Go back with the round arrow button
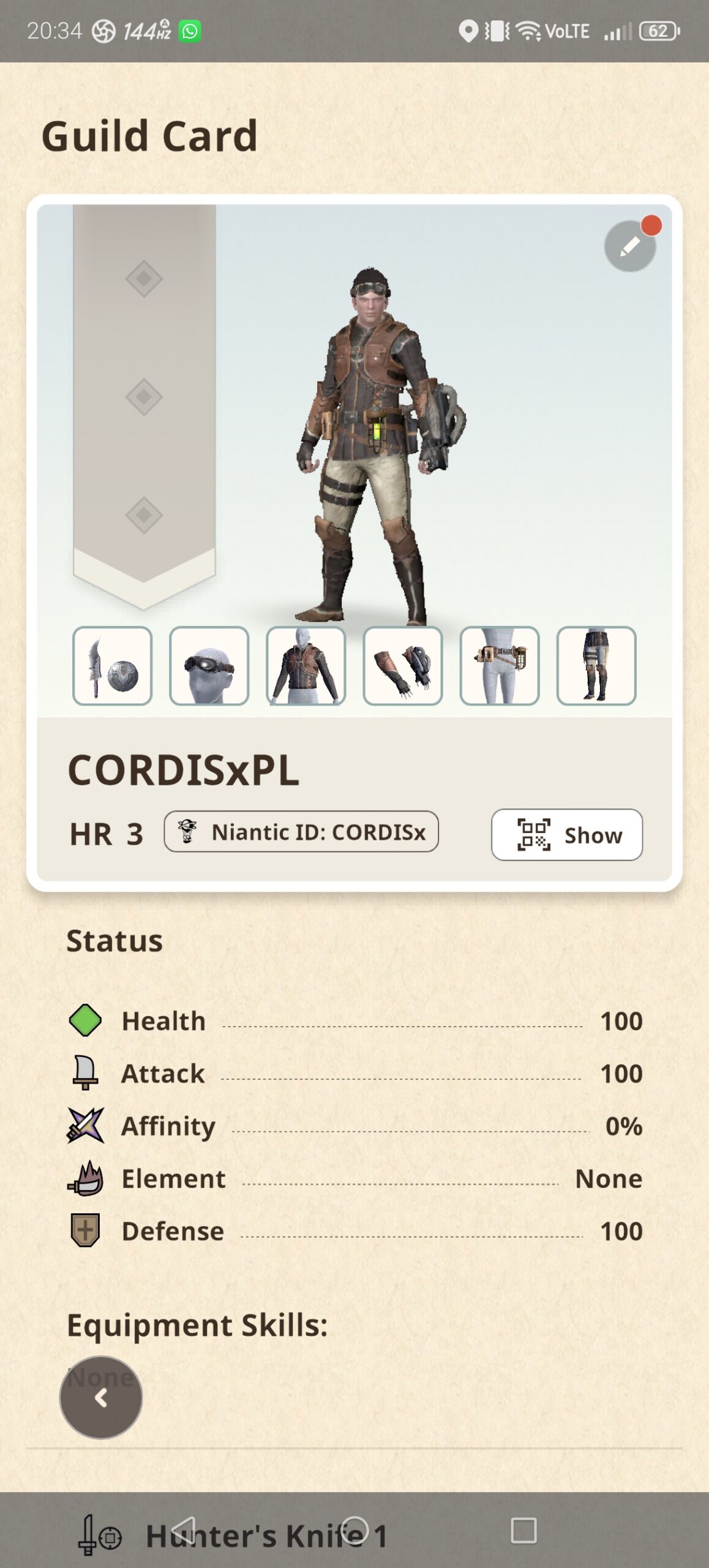The height and width of the screenshot is (1568, 709). [101, 1397]
